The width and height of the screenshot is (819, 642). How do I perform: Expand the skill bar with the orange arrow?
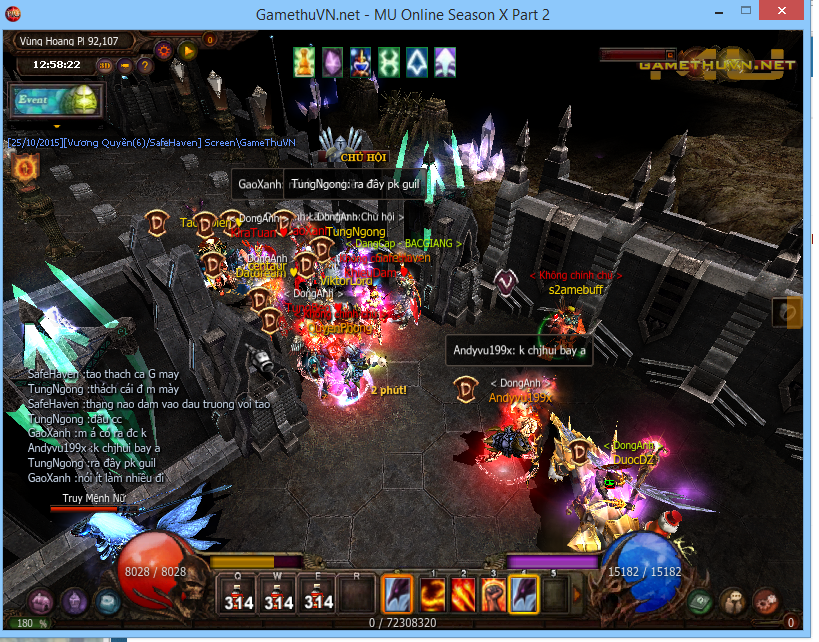579,595
